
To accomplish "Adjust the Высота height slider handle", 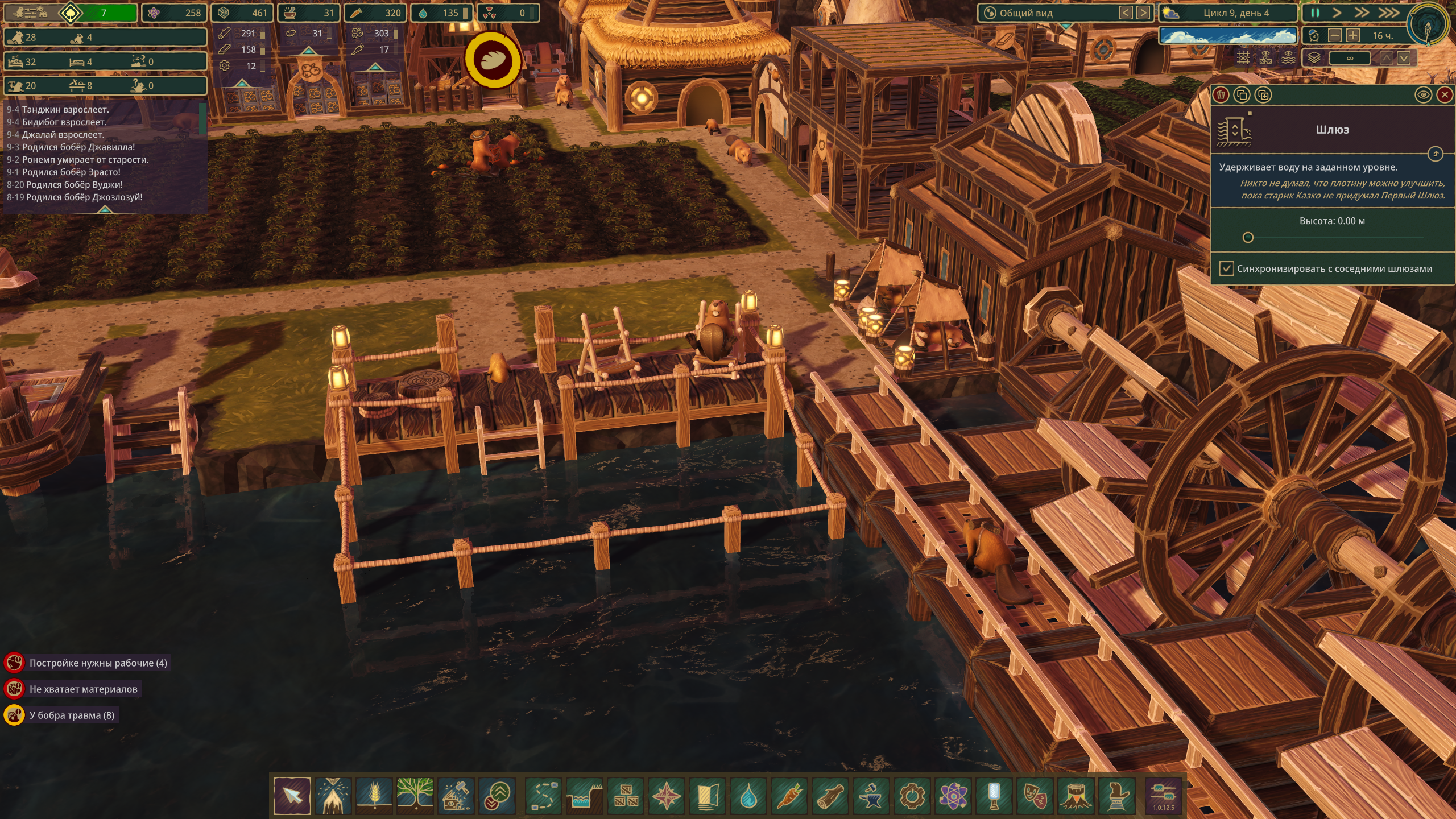I will pos(1248,238).
